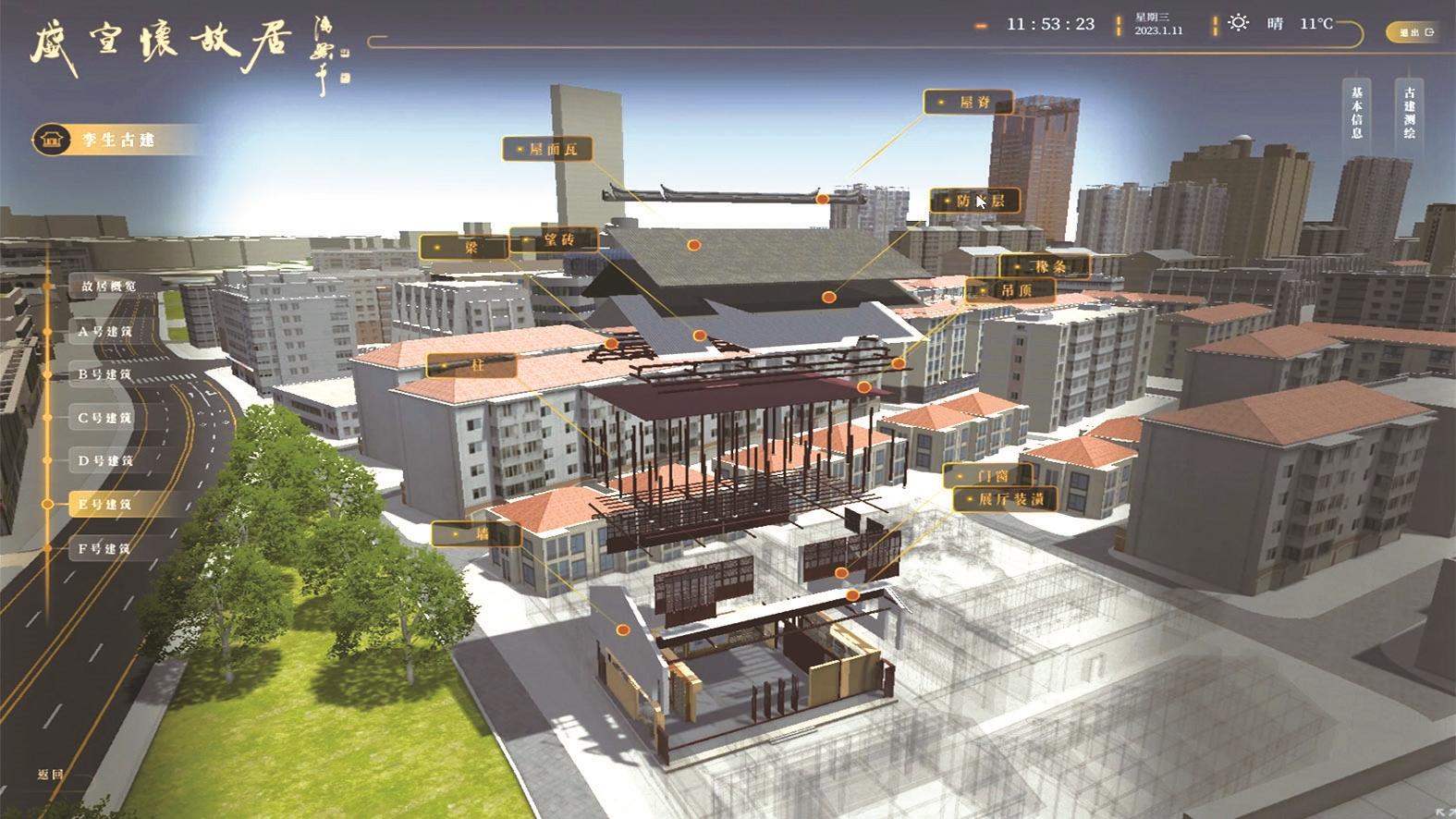Choose the 椽条 rafter label
1456x819 pixels.
1045,266
